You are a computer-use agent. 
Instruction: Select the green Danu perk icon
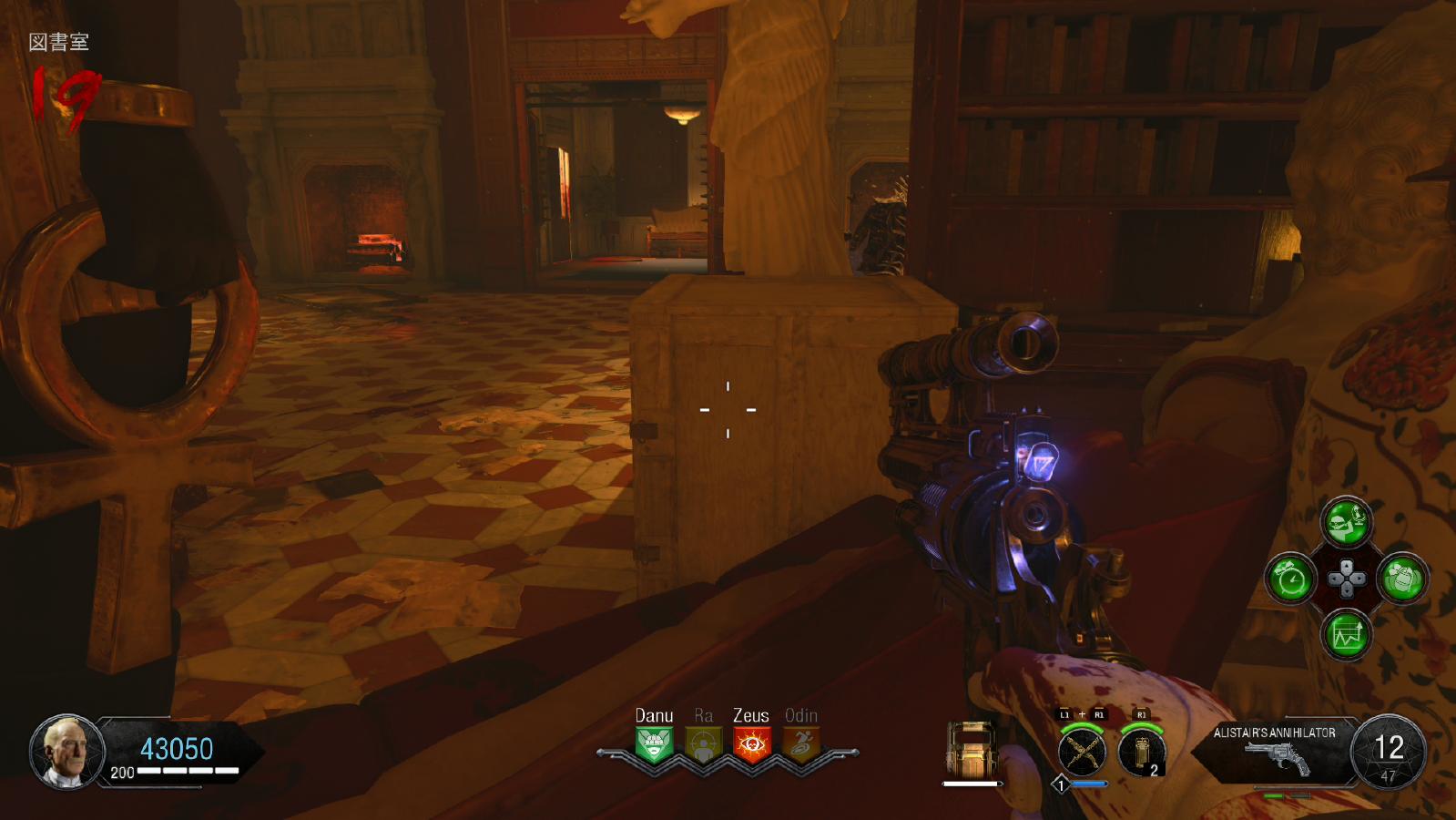654,744
